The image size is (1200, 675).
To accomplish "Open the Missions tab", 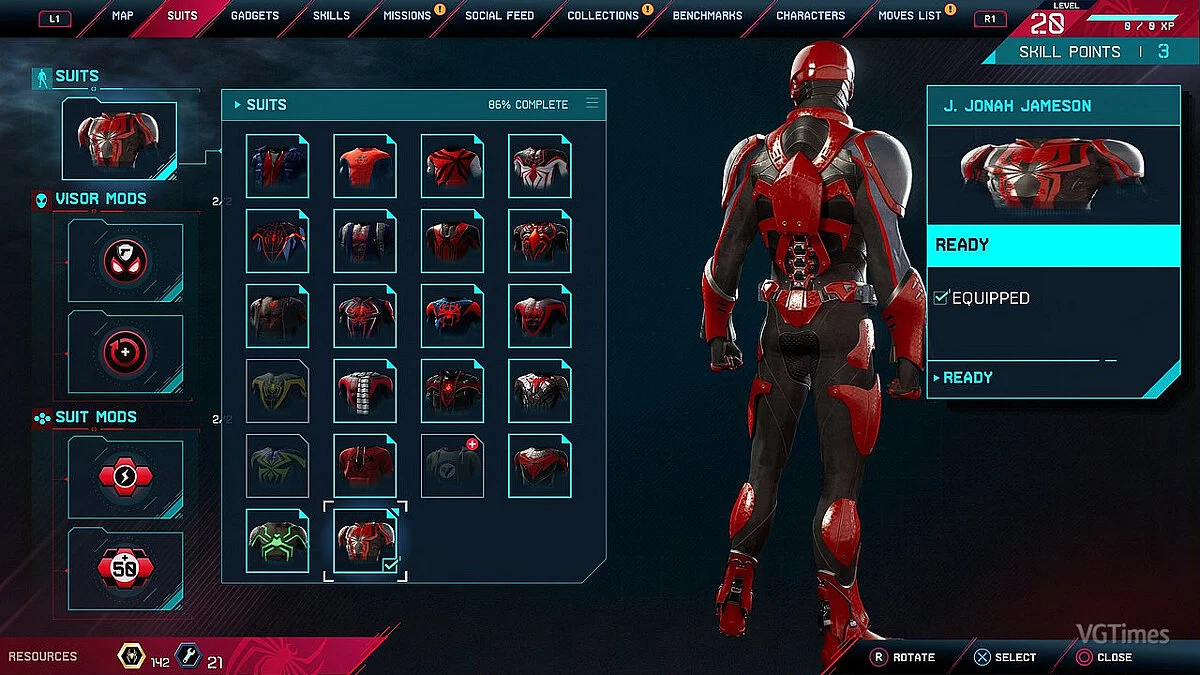I will [407, 16].
